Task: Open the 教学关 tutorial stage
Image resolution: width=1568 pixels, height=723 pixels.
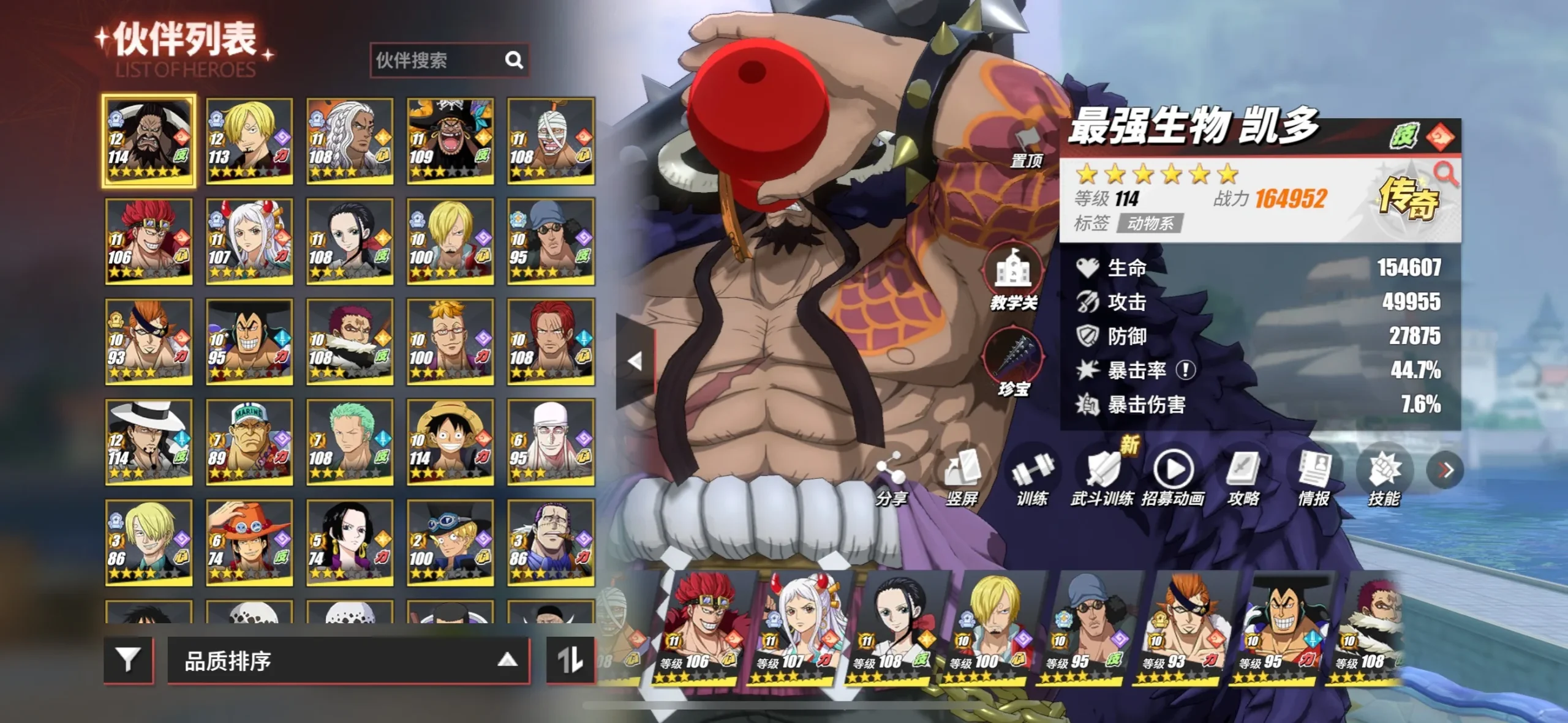Action: (x=1014, y=279)
